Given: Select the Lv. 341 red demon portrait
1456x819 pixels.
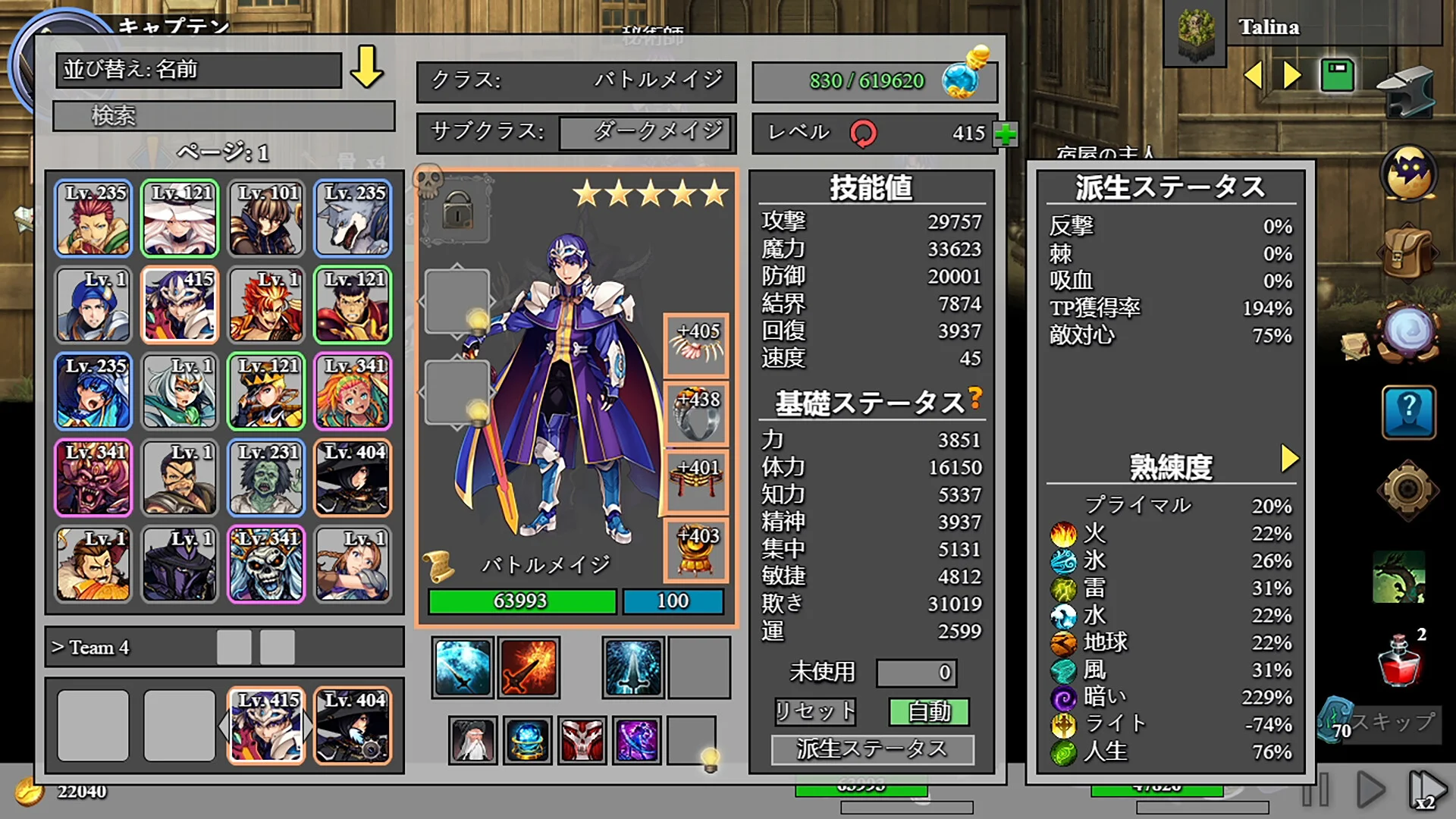Looking at the screenshot, I should tap(93, 478).
